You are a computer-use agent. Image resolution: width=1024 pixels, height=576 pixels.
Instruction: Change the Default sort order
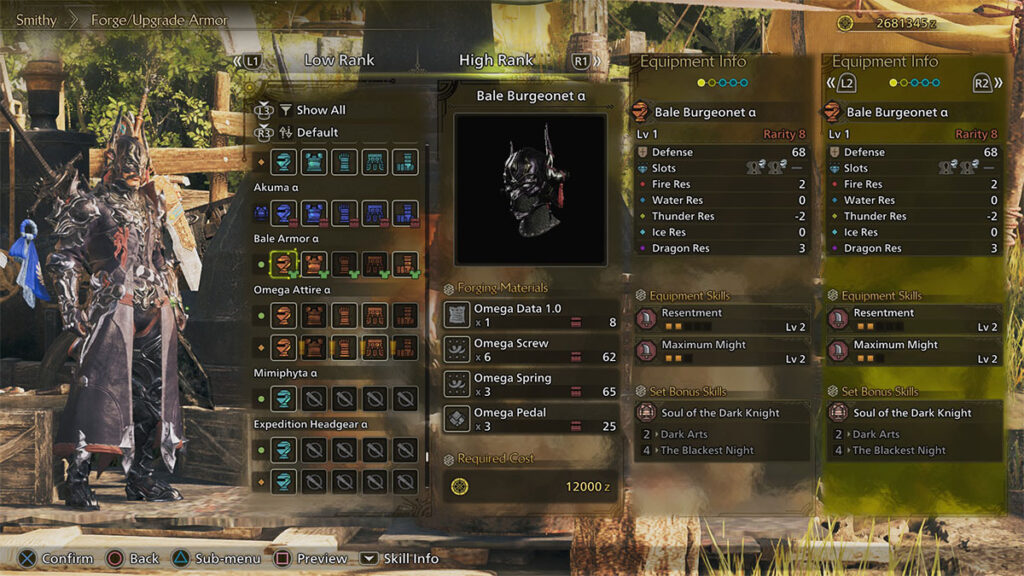pyautogui.click(x=317, y=132)
